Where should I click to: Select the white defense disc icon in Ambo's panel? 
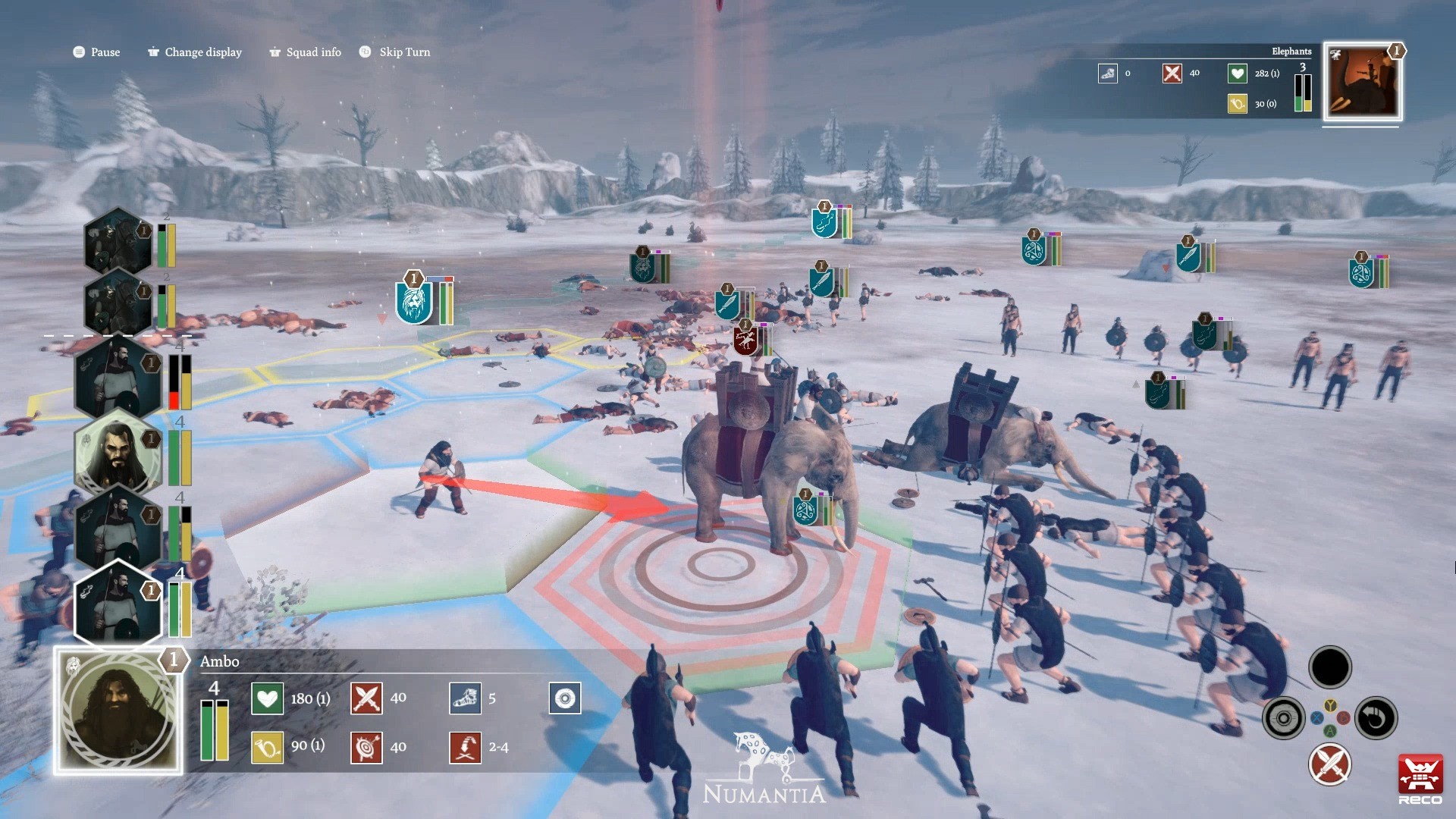565,698
